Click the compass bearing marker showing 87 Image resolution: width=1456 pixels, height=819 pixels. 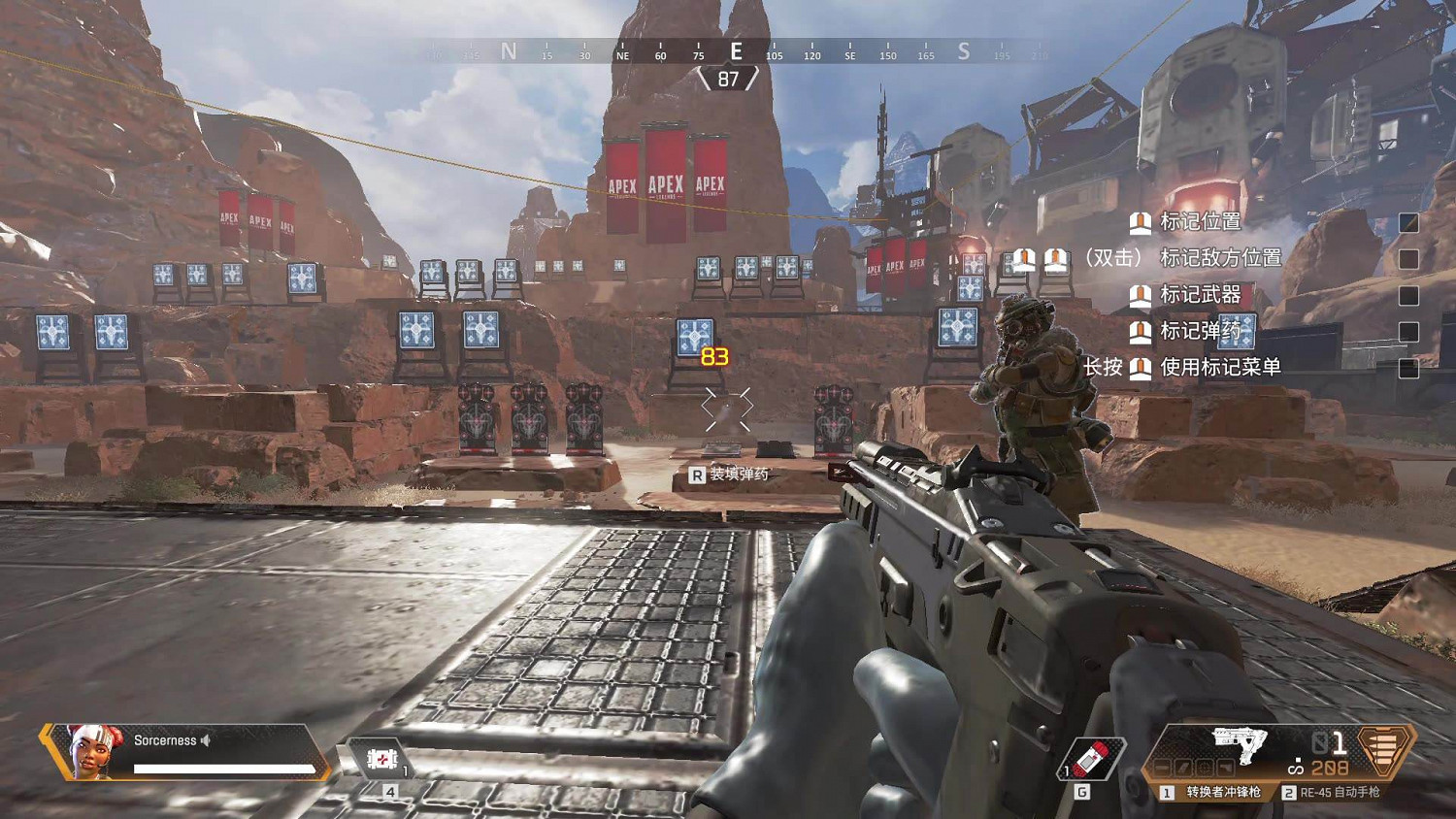click(726, 80)
